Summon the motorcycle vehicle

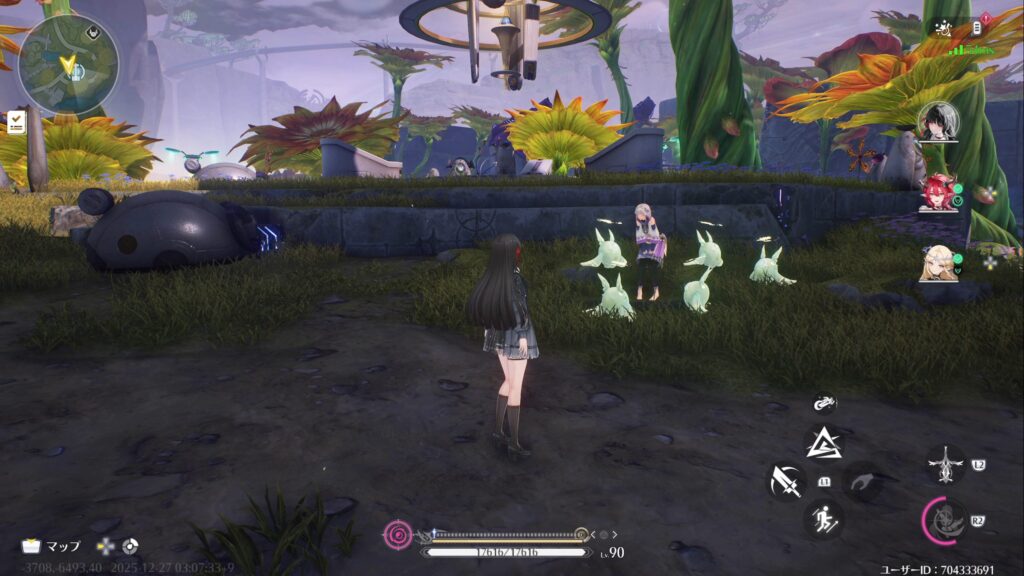824,404
